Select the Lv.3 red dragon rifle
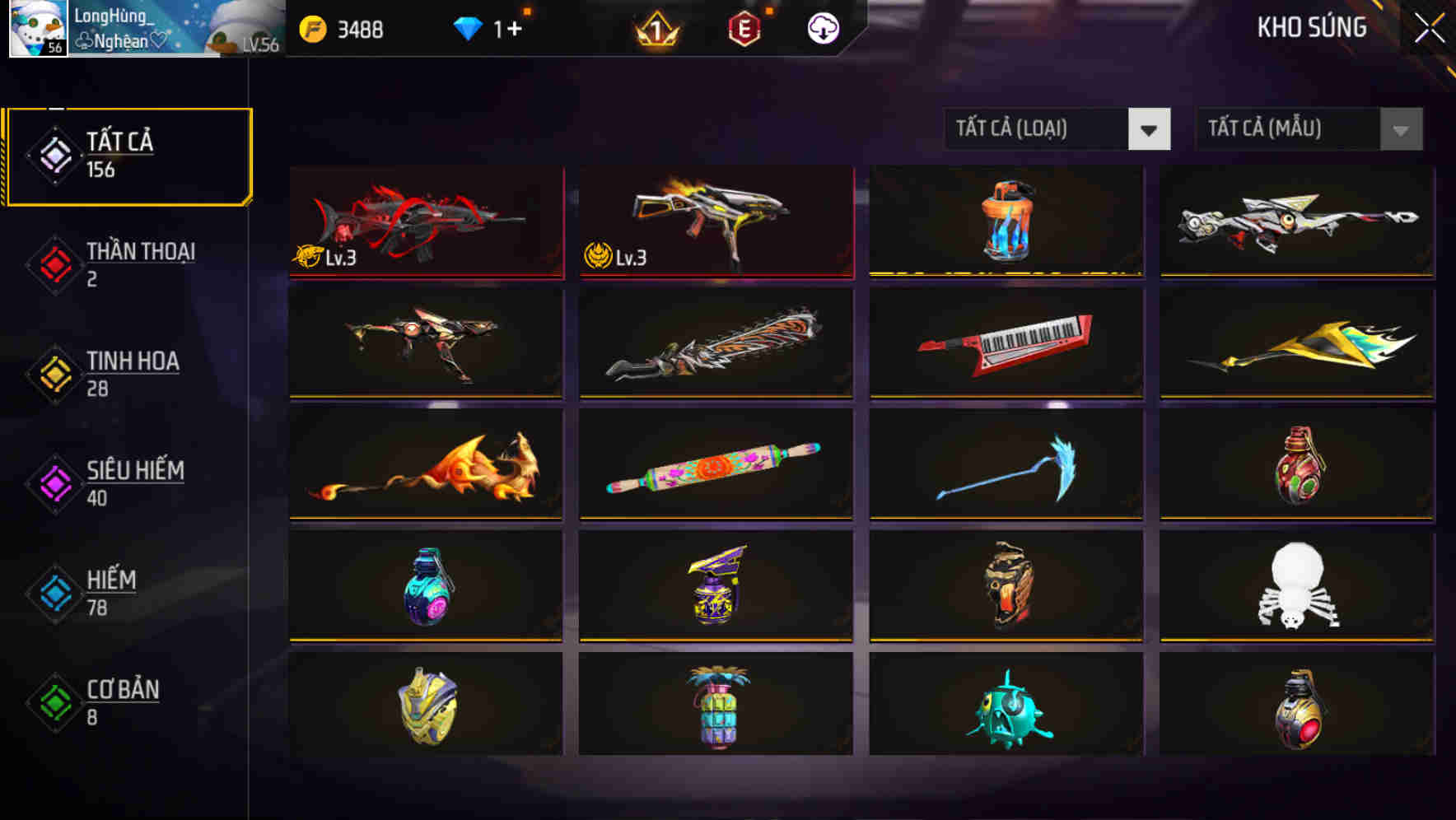Viewport: 1456px width, 820px height. (x=426, y=222)
